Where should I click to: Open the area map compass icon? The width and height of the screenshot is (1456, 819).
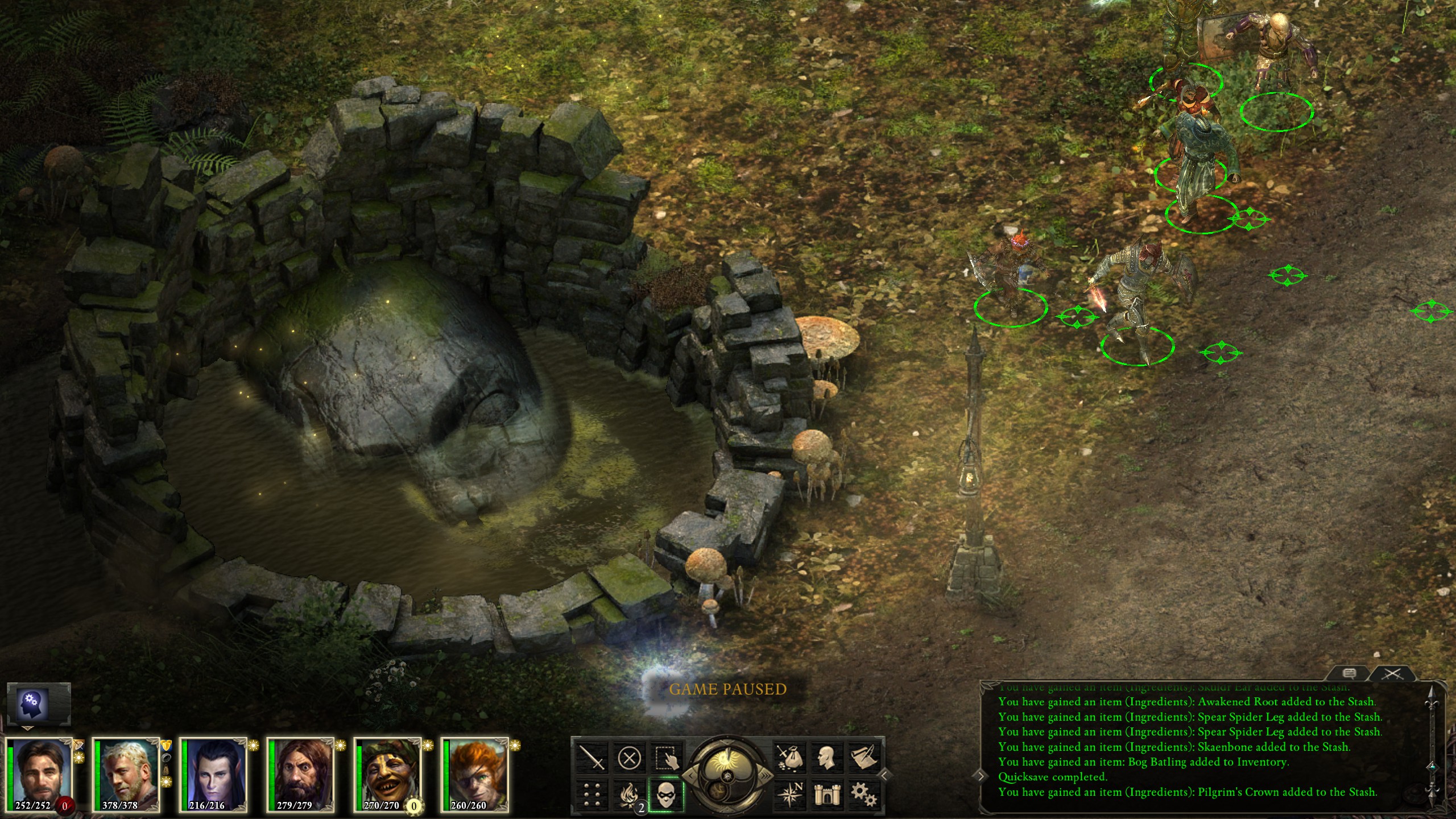tap(790, 795)
